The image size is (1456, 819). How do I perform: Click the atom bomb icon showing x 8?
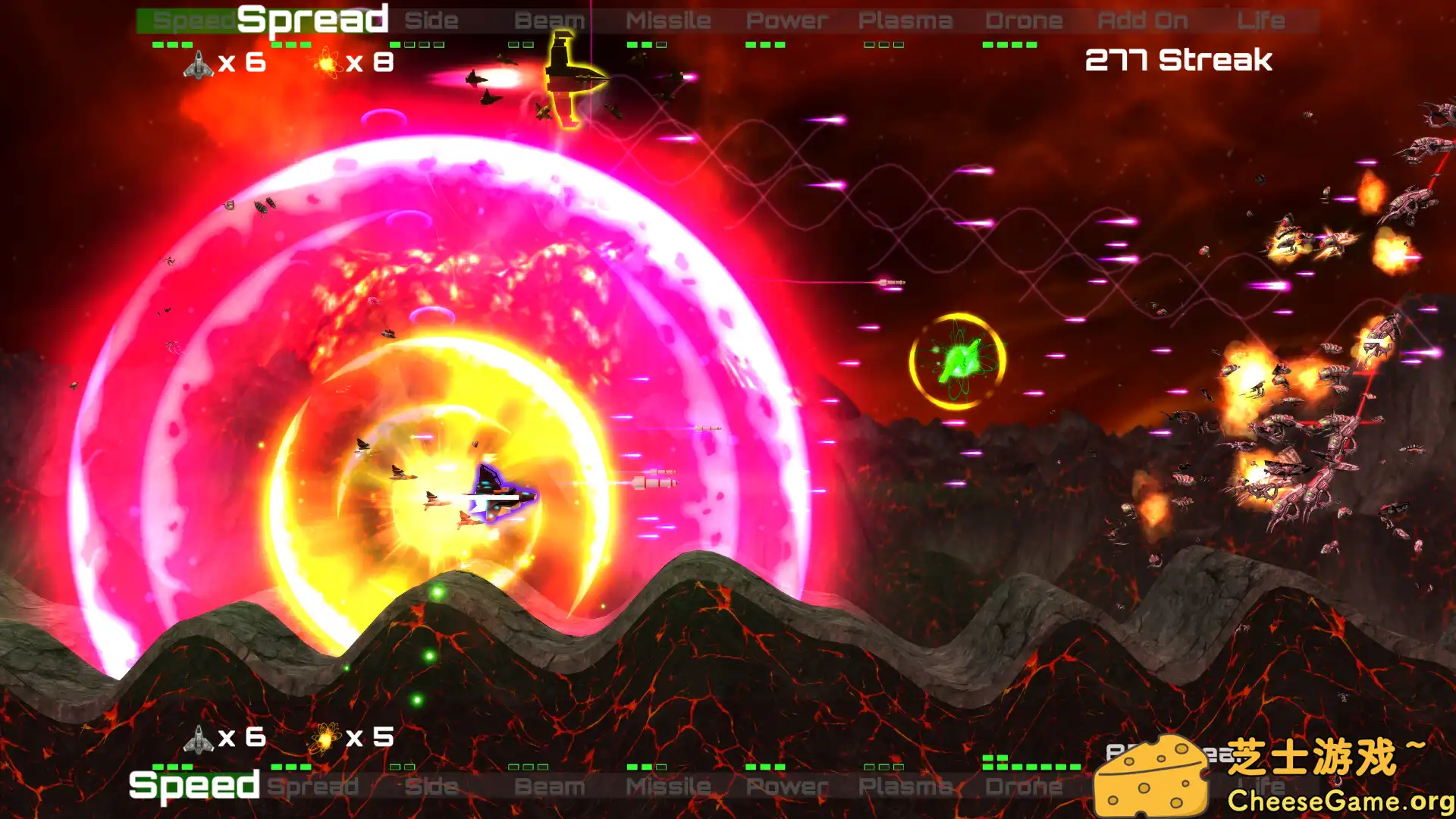[325, 64]
